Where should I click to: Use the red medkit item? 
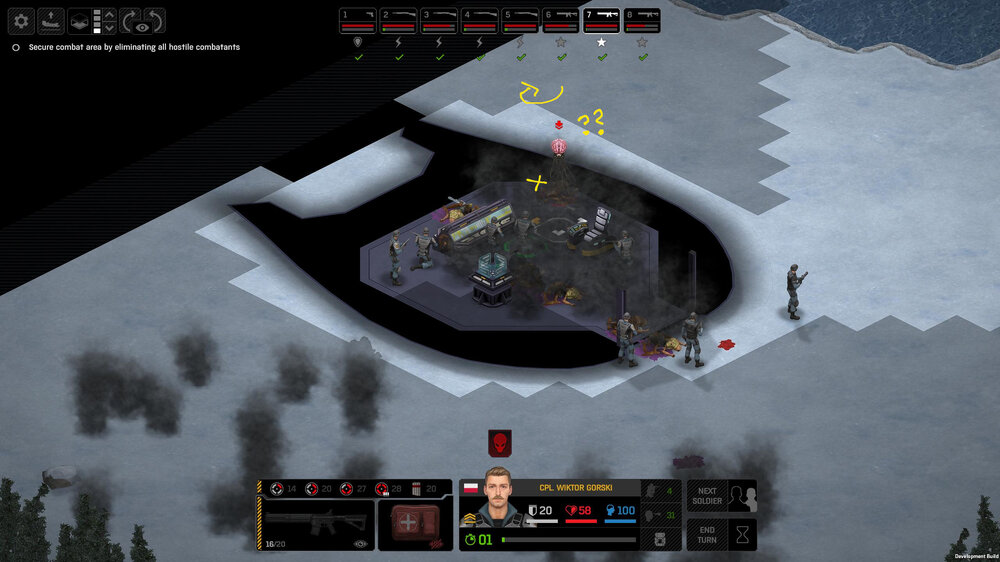pos(410,524)
